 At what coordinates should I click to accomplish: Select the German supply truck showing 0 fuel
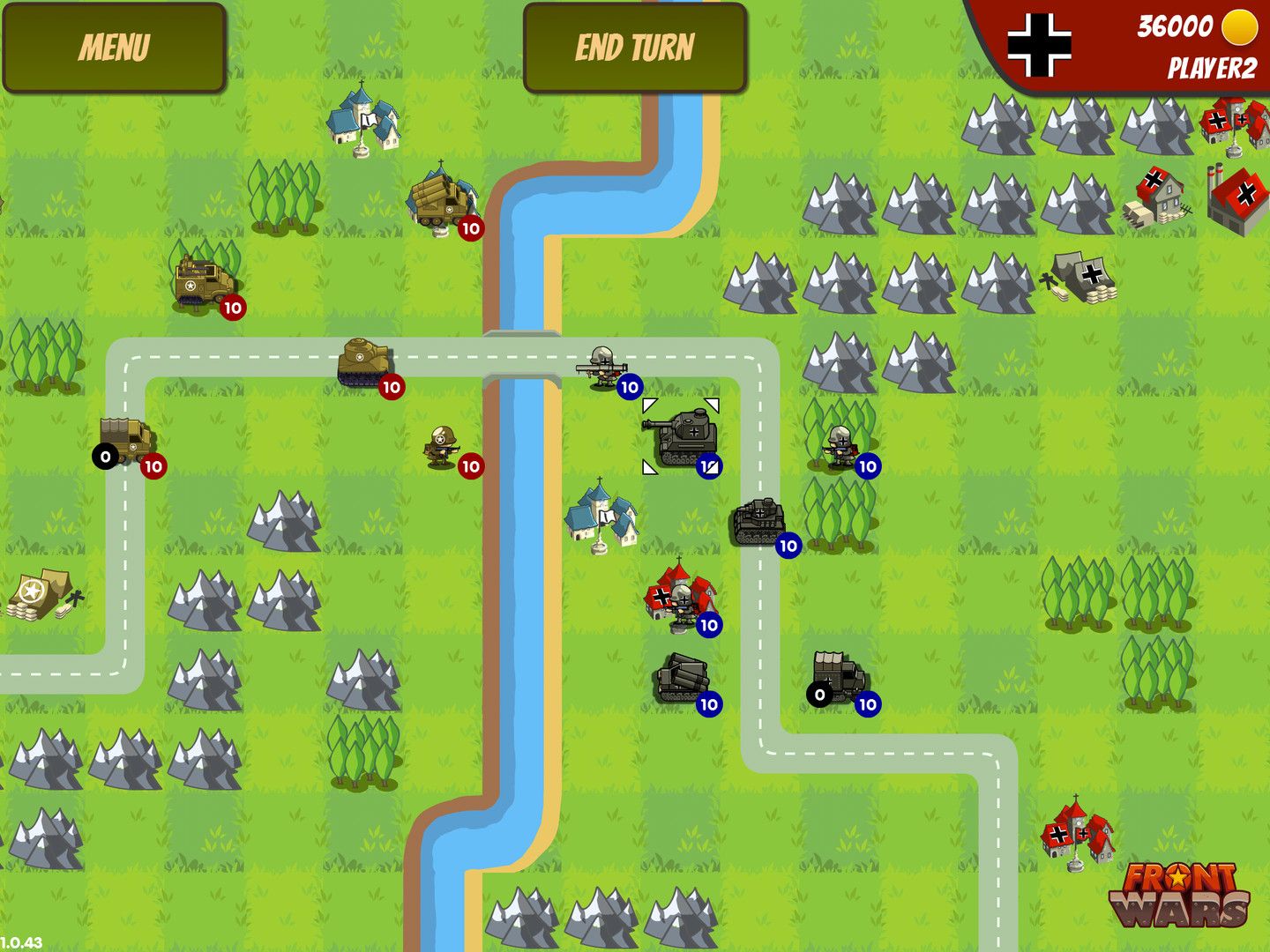coord(833,677)
